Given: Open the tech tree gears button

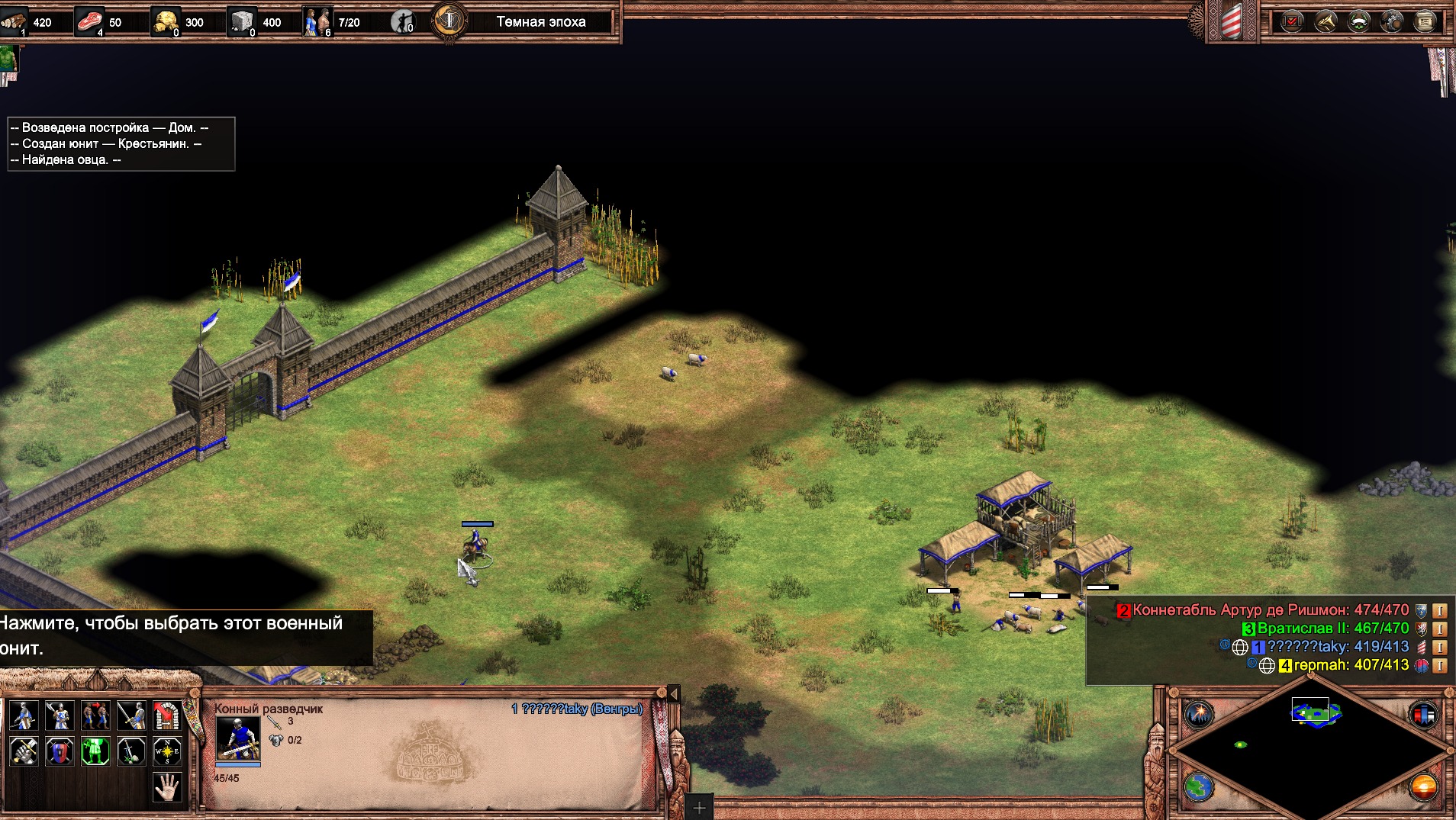Looking at the screenshot, I should (1392, 21).
